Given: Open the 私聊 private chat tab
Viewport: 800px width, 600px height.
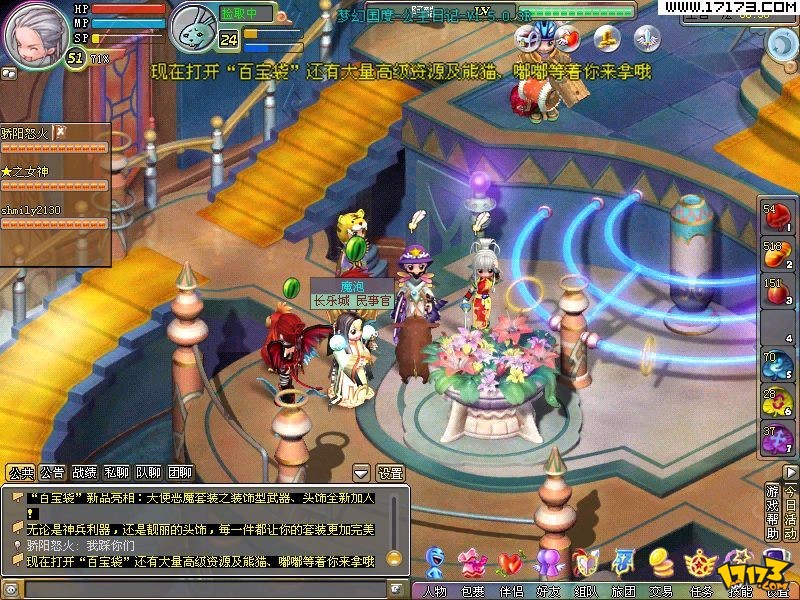Looking at the screenshot, I should tap(116, 473).
